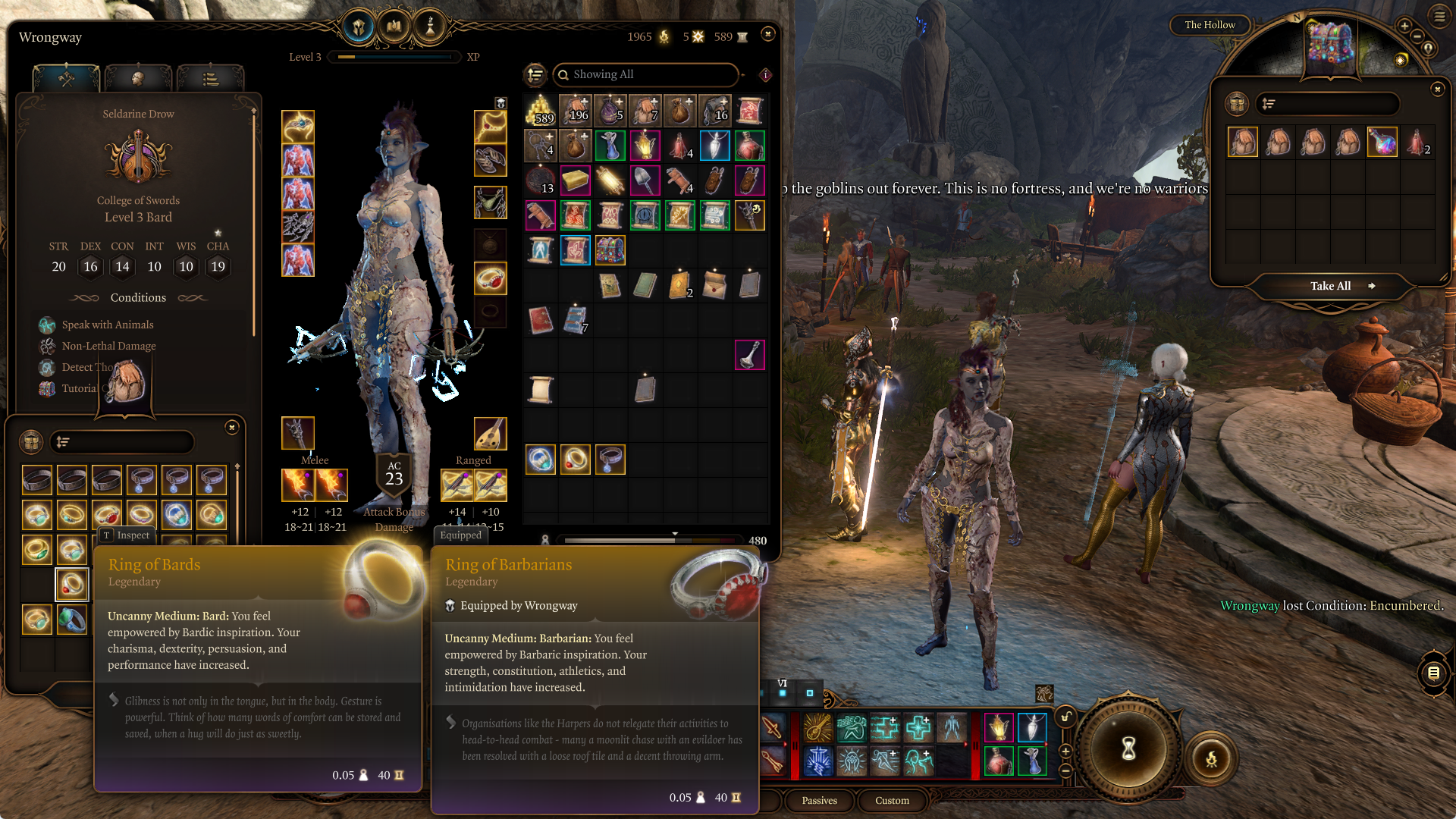Image resolution: width=1456 pixels, height=819 pixels.
Task: Select the gold pile with 589 coins
Action: point(540,111)
